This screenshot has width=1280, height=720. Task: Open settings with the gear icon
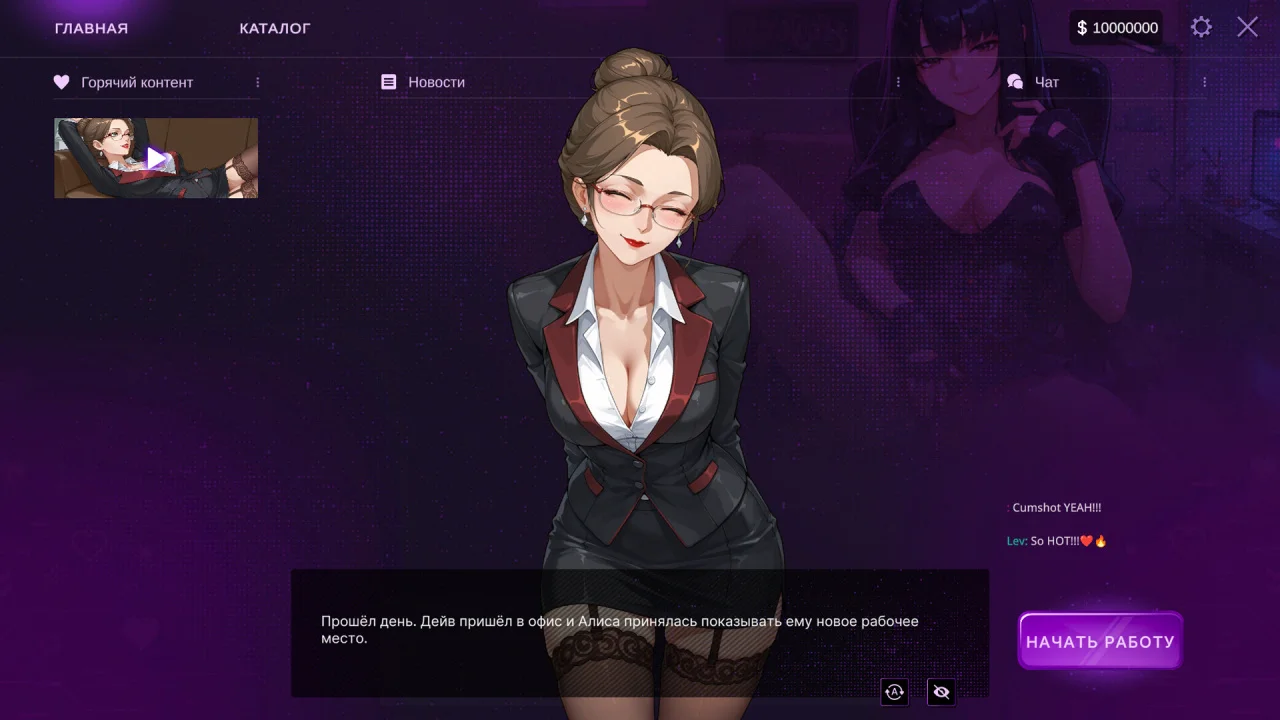(x=1201, y=27)
